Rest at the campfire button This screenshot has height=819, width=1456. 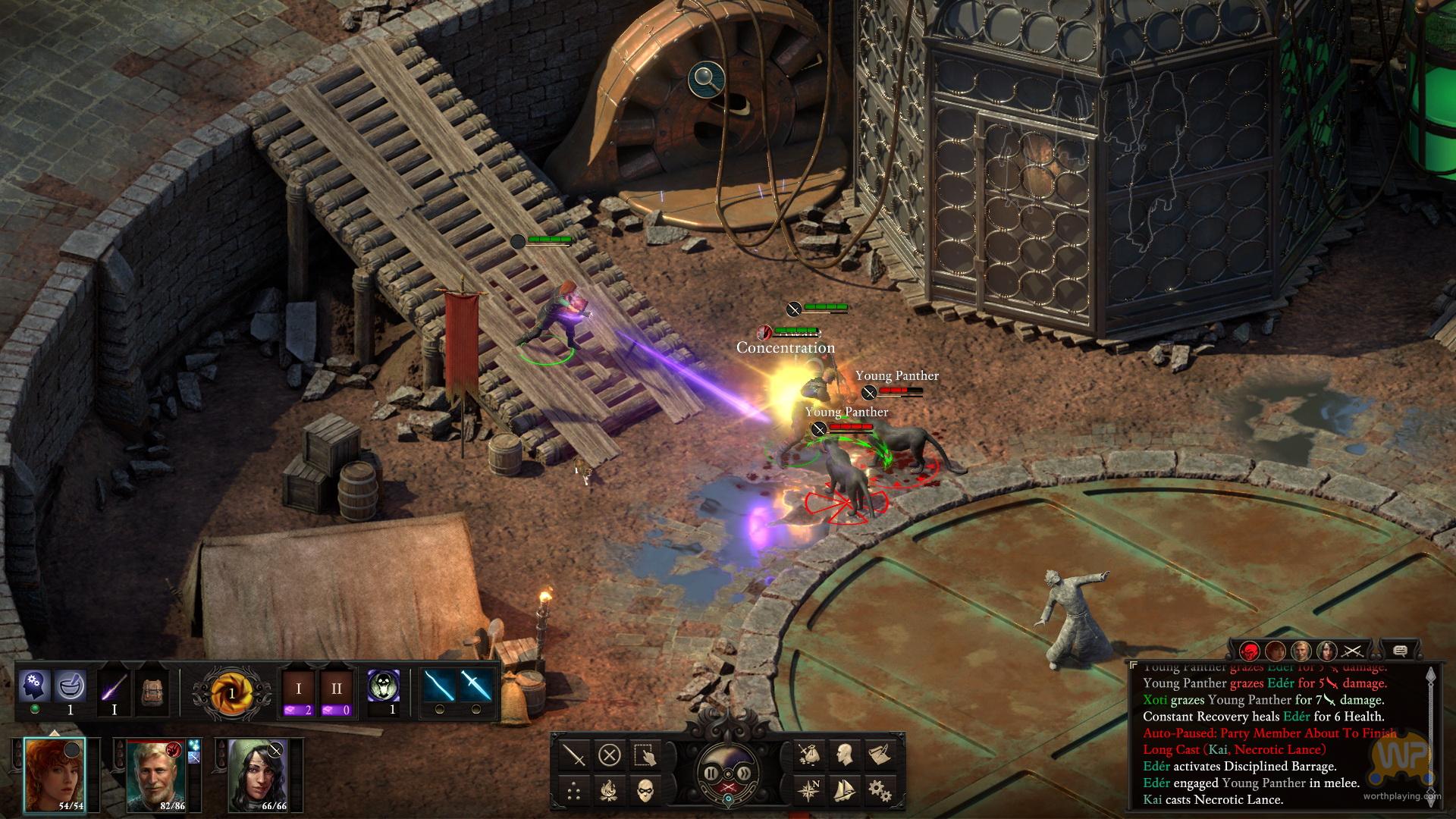tap(610, 791)
